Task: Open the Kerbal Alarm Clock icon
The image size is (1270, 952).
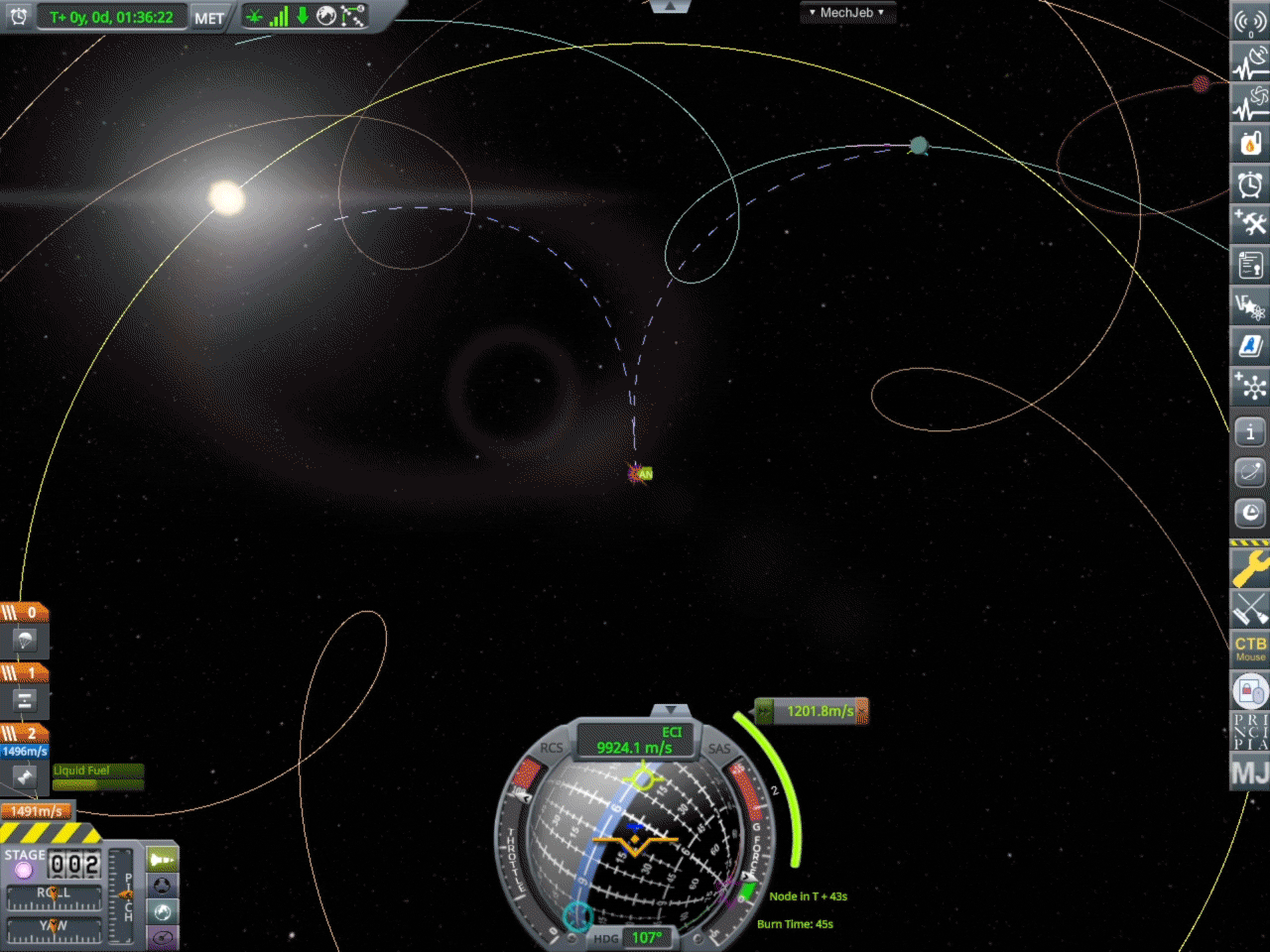Action: coord(1249,183)
